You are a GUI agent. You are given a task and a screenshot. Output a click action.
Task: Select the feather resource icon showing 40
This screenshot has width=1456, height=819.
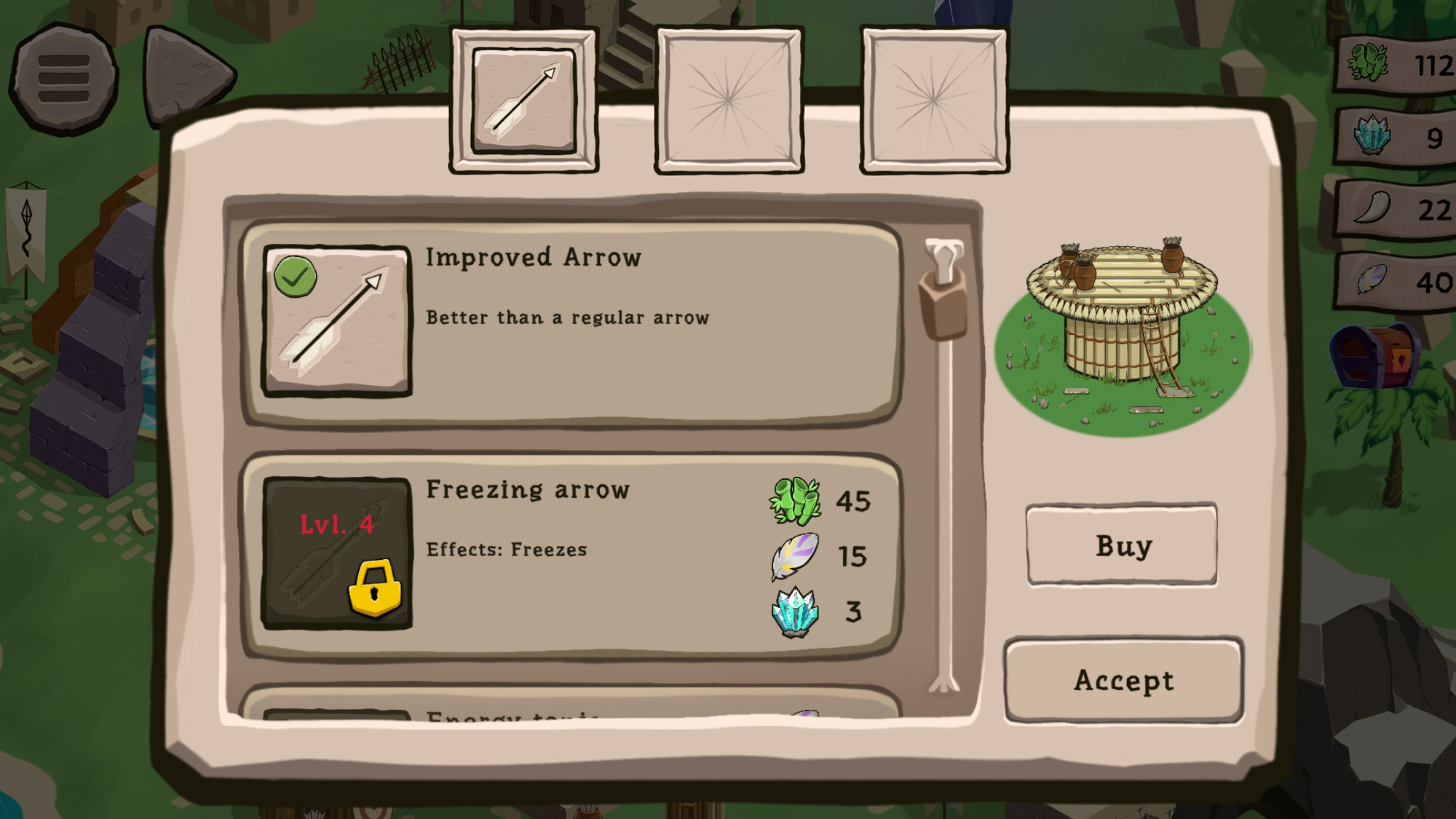[x=1372, y=278]
